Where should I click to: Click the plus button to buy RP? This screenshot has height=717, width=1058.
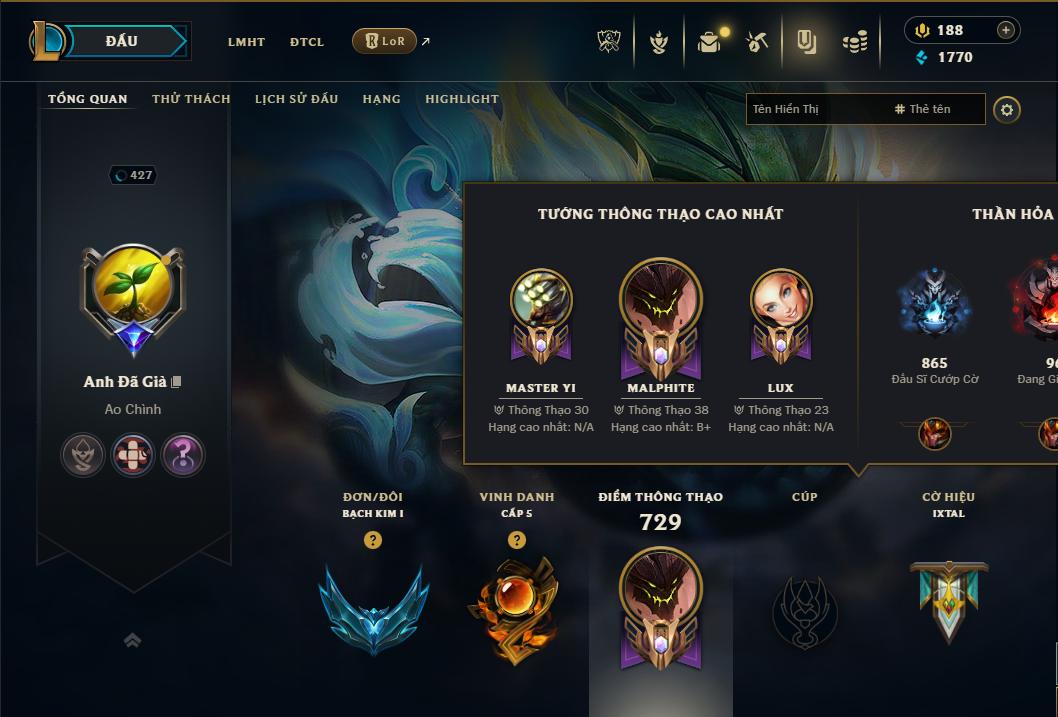click(x=1006, y=31)
